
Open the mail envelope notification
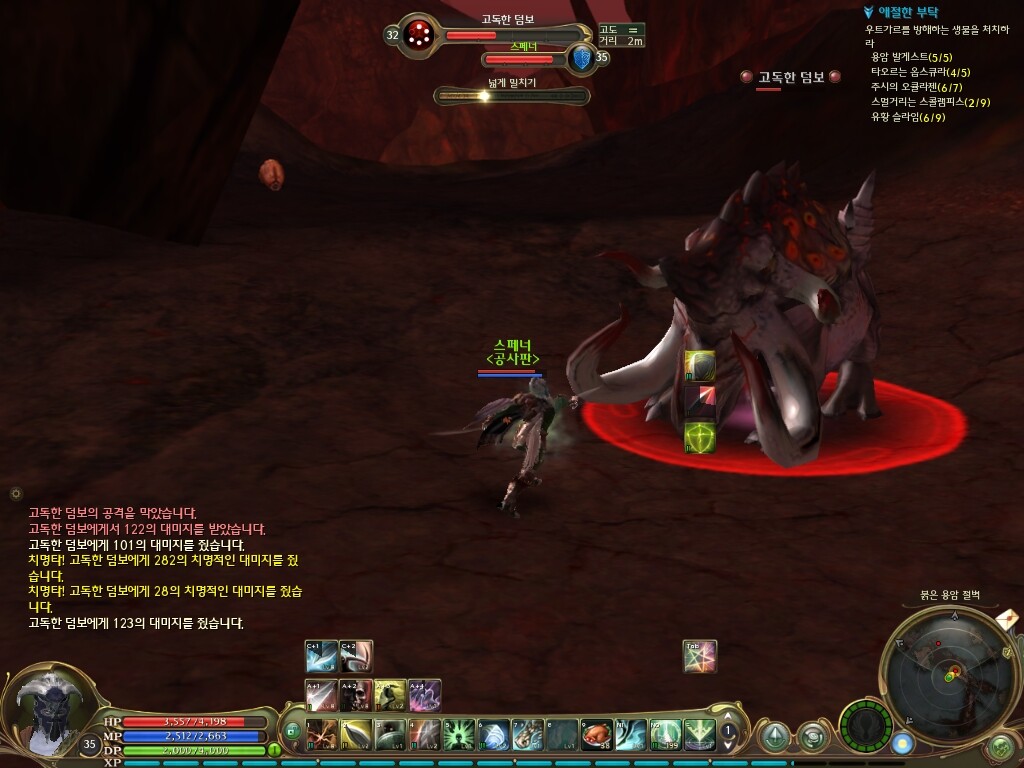(x=1009, y=619)
